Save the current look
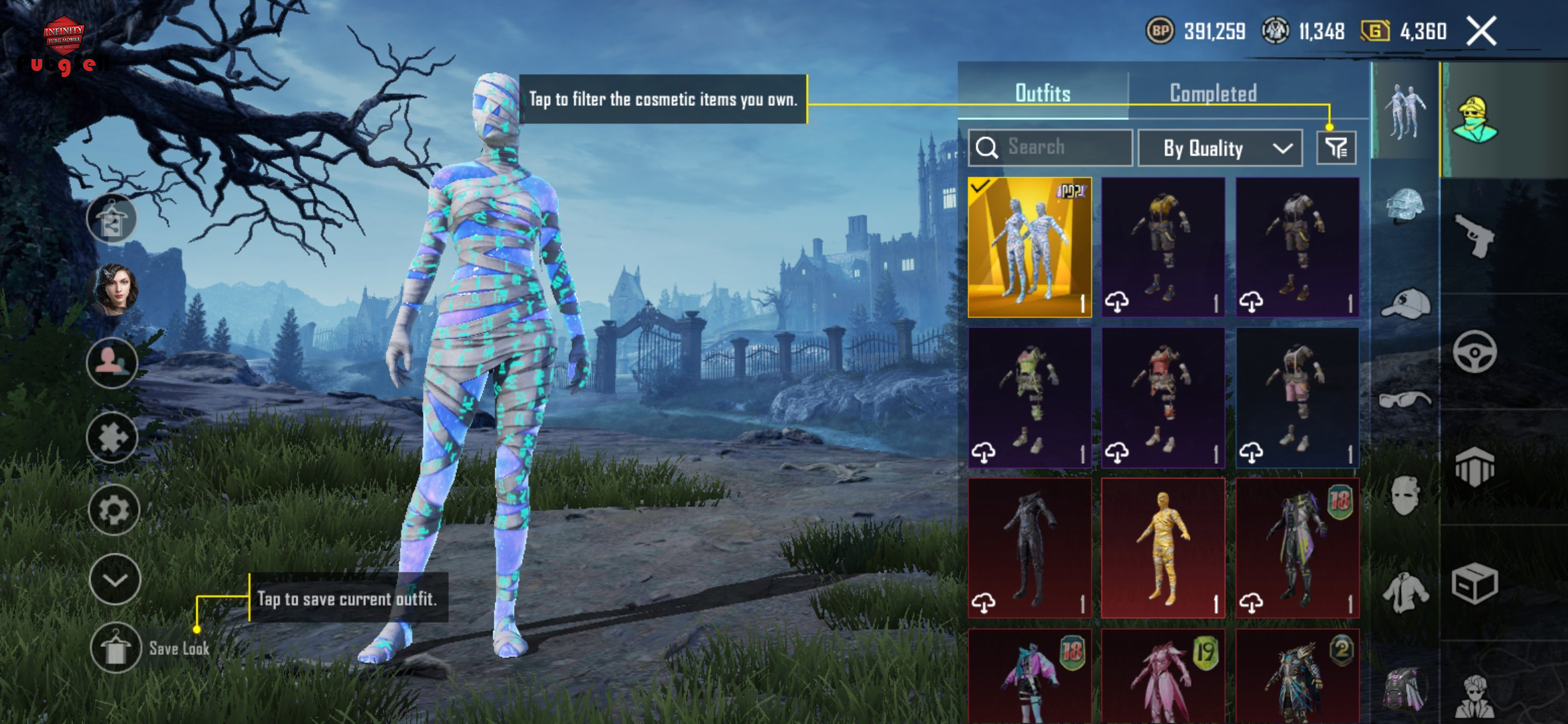 pyautogui.click(x=117, y=648)
